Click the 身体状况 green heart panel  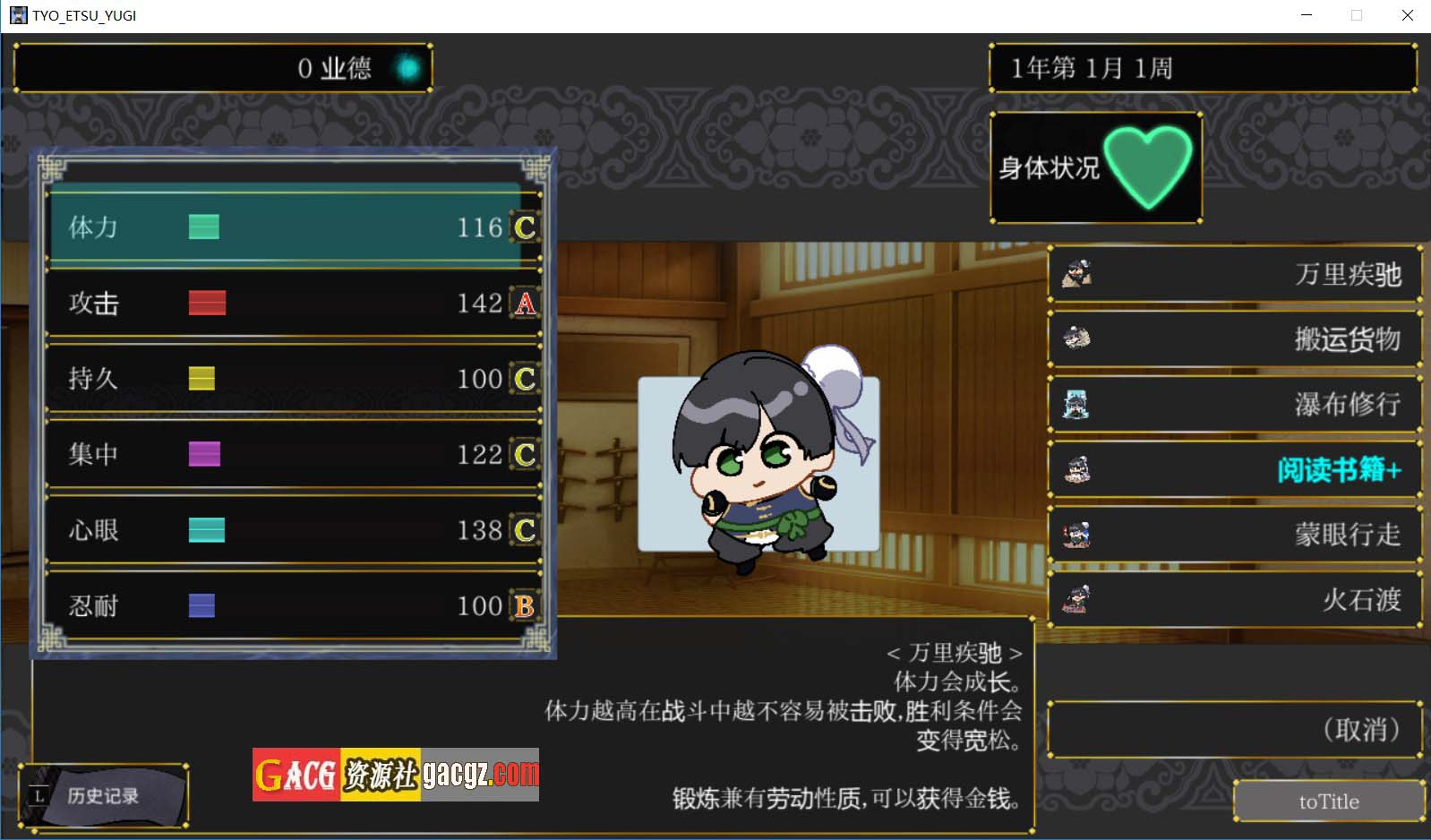pyautogui.click(x=1095, y=167)
